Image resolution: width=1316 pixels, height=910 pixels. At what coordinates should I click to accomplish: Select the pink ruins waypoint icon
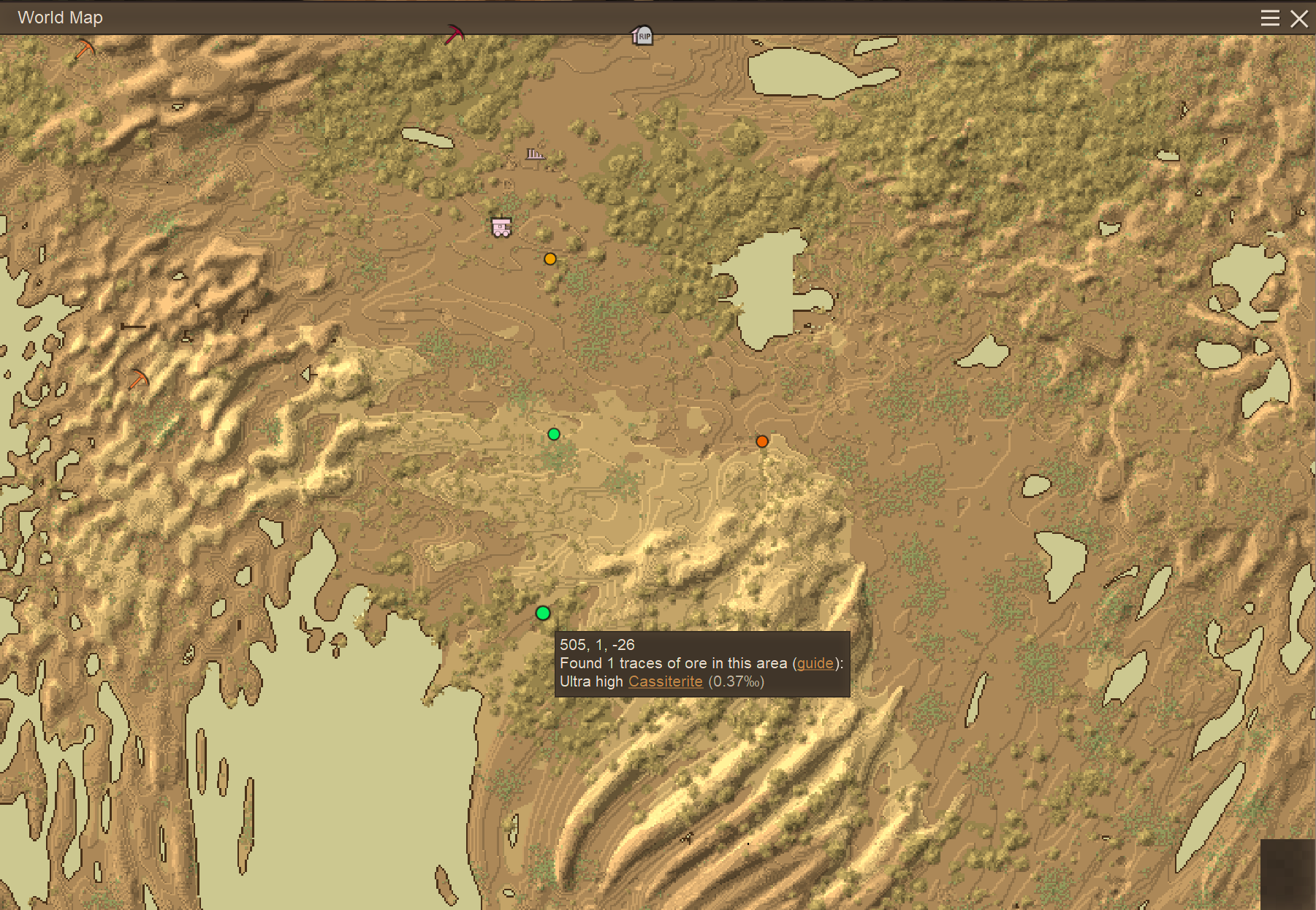click(536, 154)
